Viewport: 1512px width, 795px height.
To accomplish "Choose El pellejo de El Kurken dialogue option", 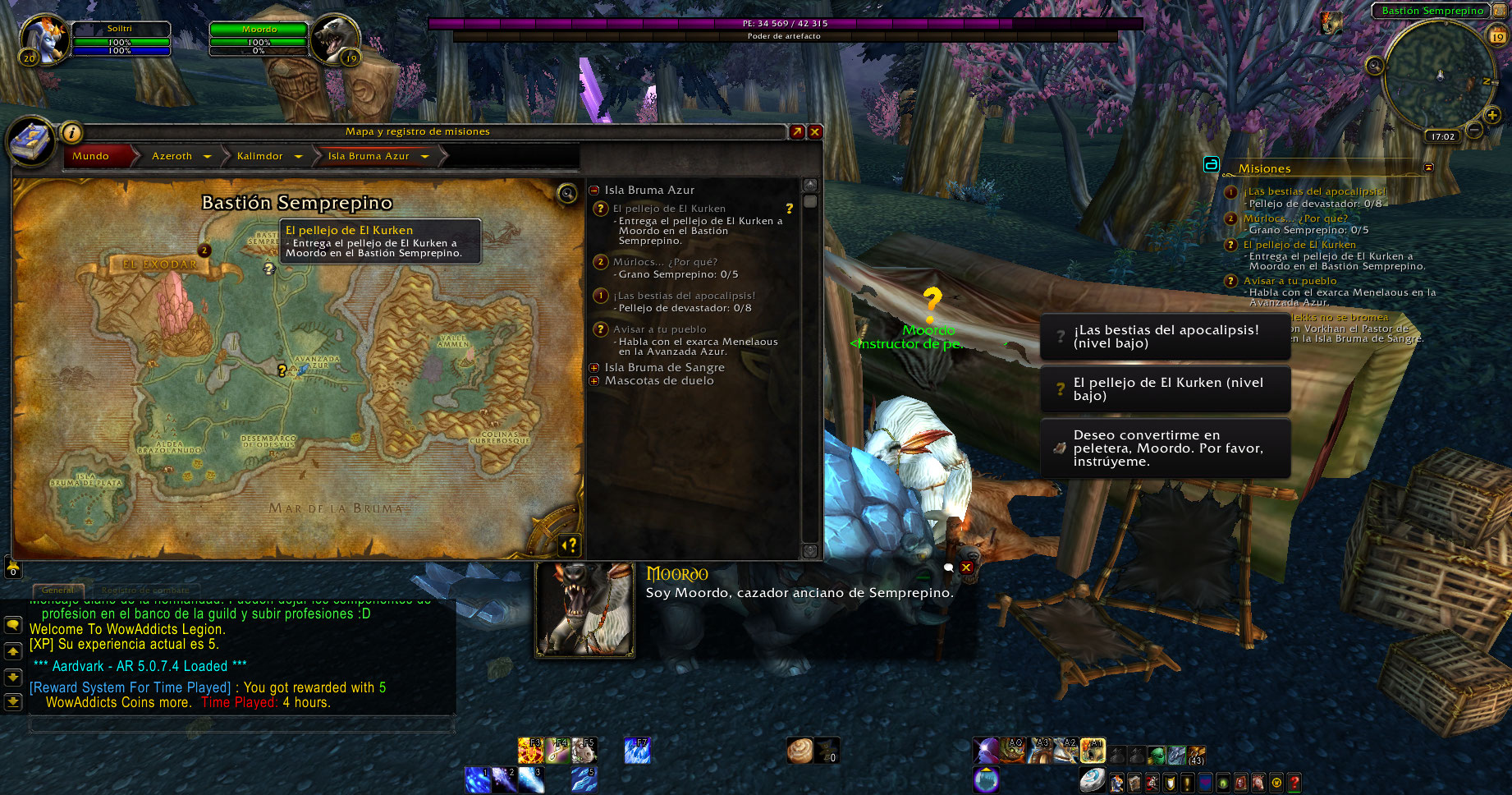I will click(1165, 389).
